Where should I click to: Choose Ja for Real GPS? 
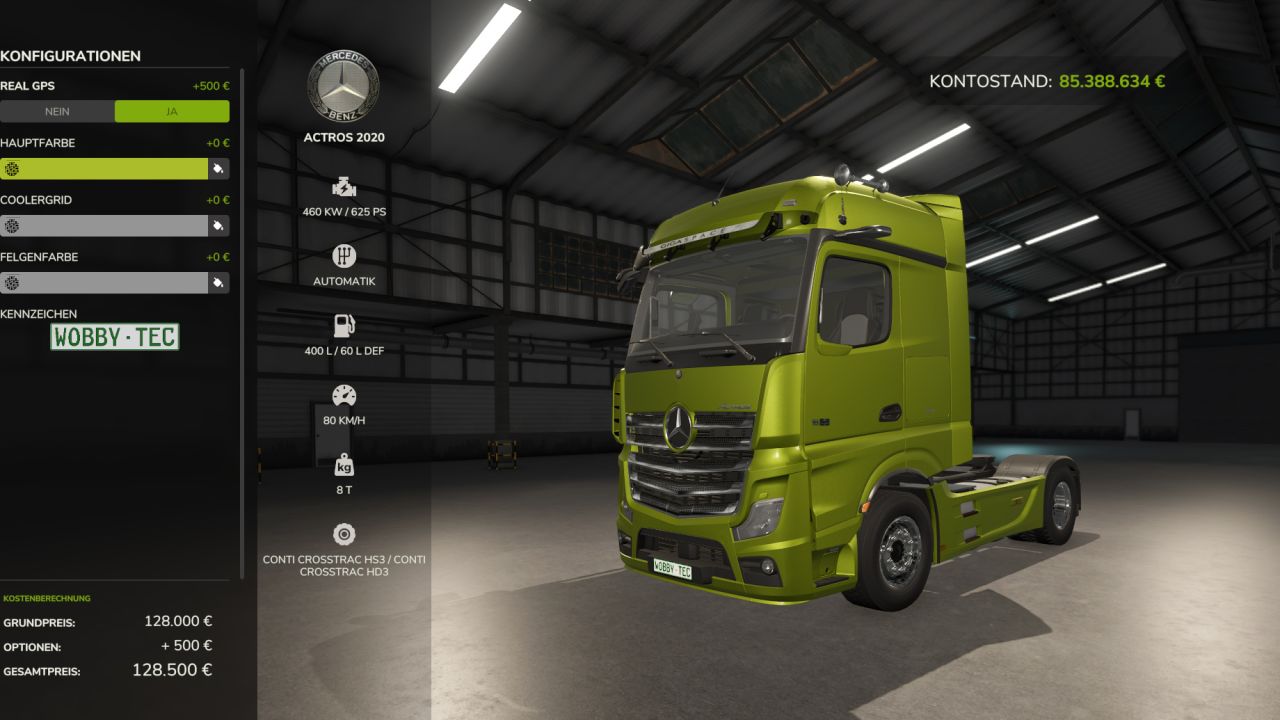(172, 111)
